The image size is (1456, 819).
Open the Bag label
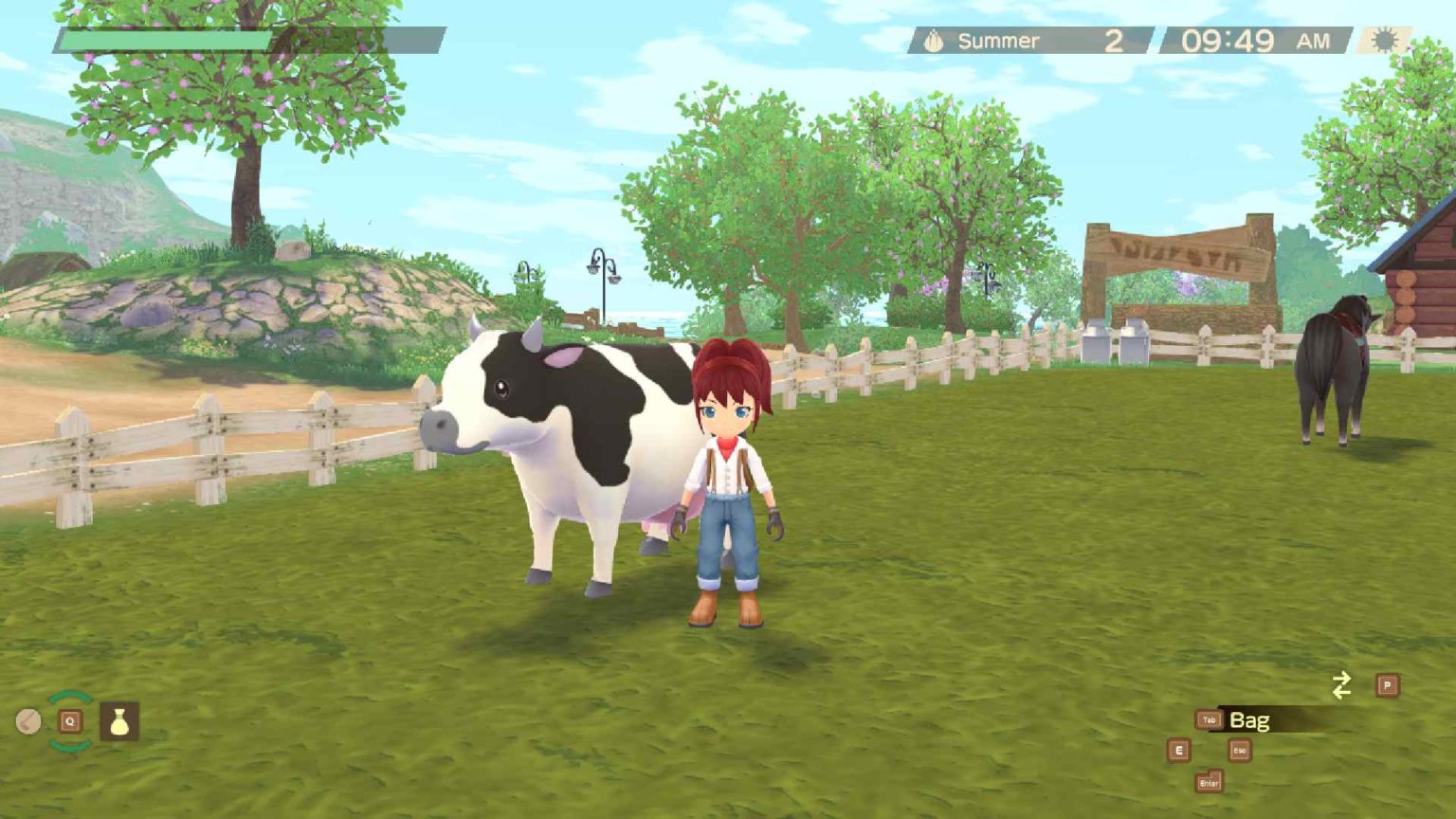[1249, 720]
